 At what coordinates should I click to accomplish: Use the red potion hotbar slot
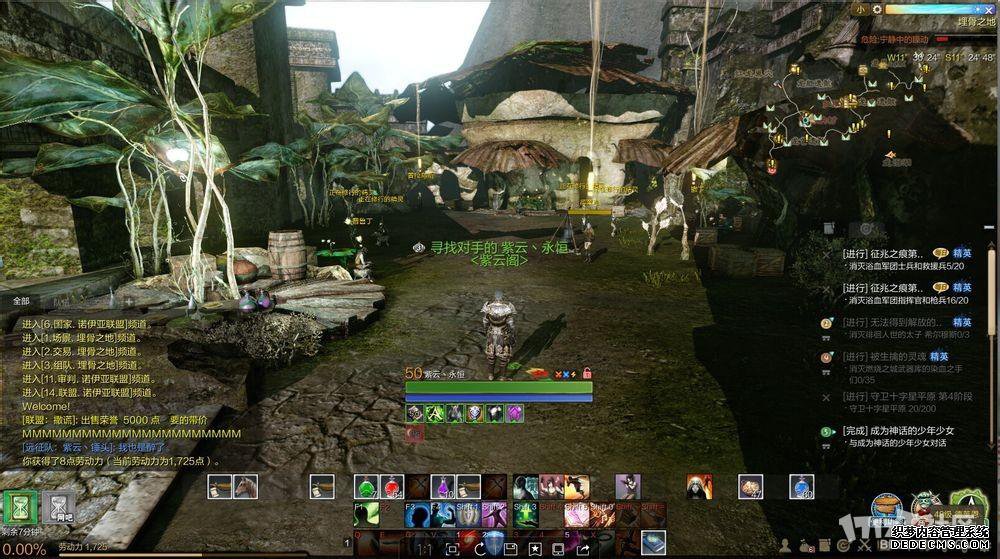click(x=392, y=487)
